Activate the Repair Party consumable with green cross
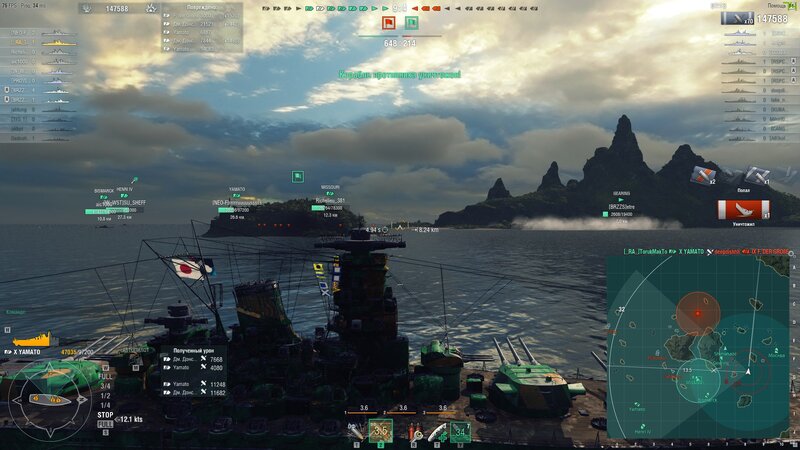This screenshot has height=450, width=800. coord(438,431)
